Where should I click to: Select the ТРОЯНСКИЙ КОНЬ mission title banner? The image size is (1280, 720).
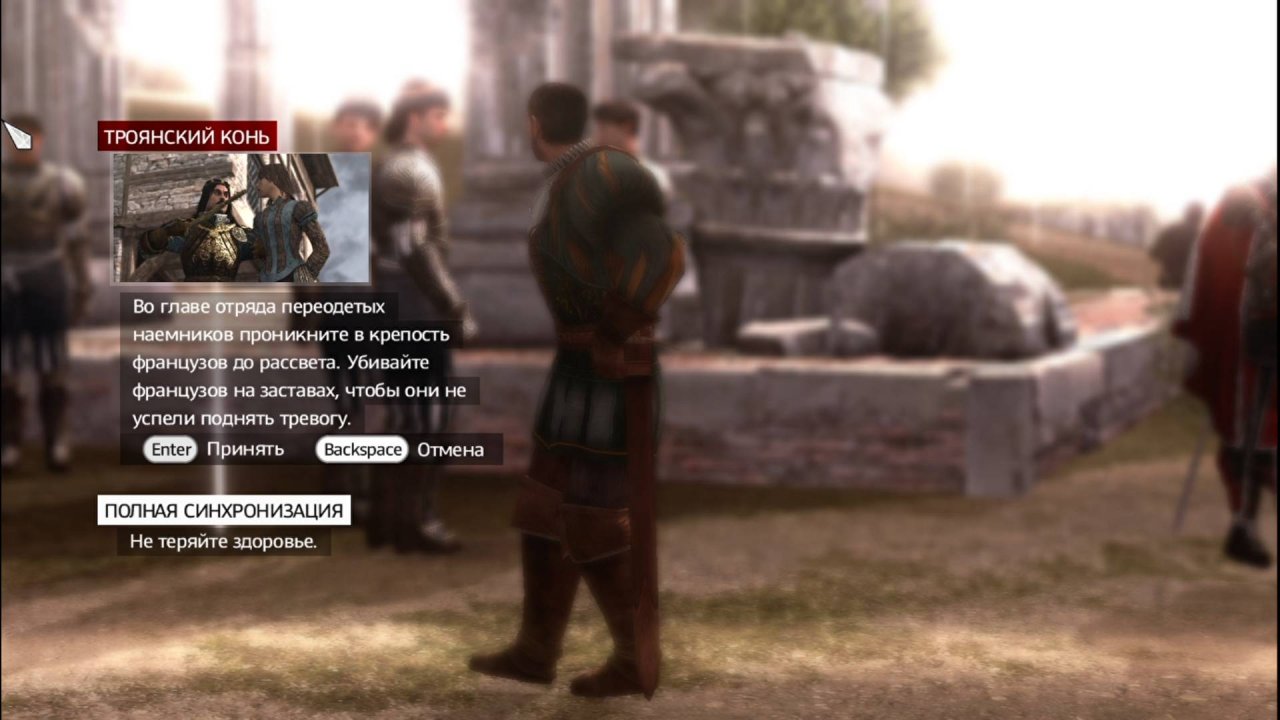point(185,136)
